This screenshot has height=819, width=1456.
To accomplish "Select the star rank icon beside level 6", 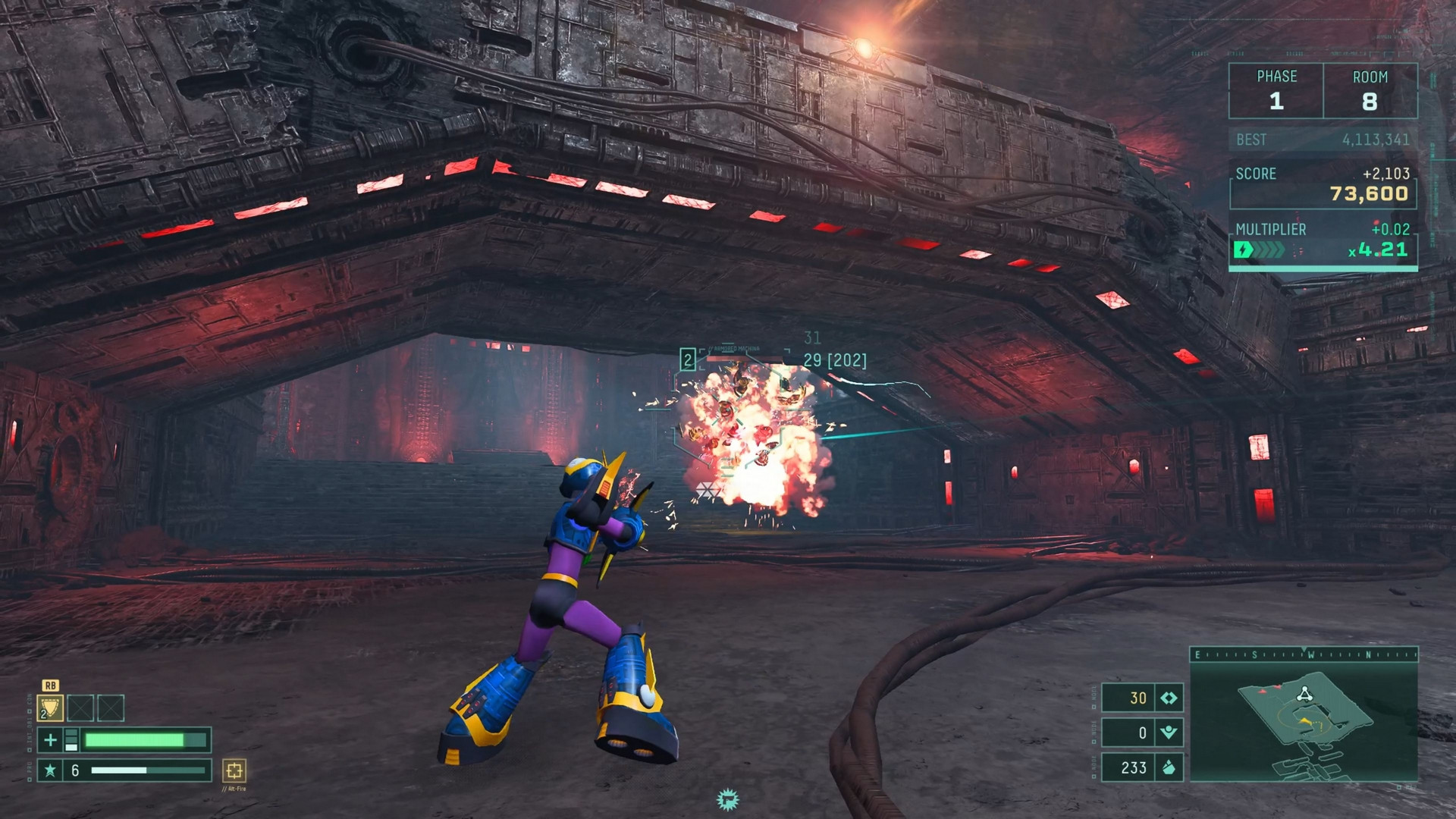I will tap(51, 772).
